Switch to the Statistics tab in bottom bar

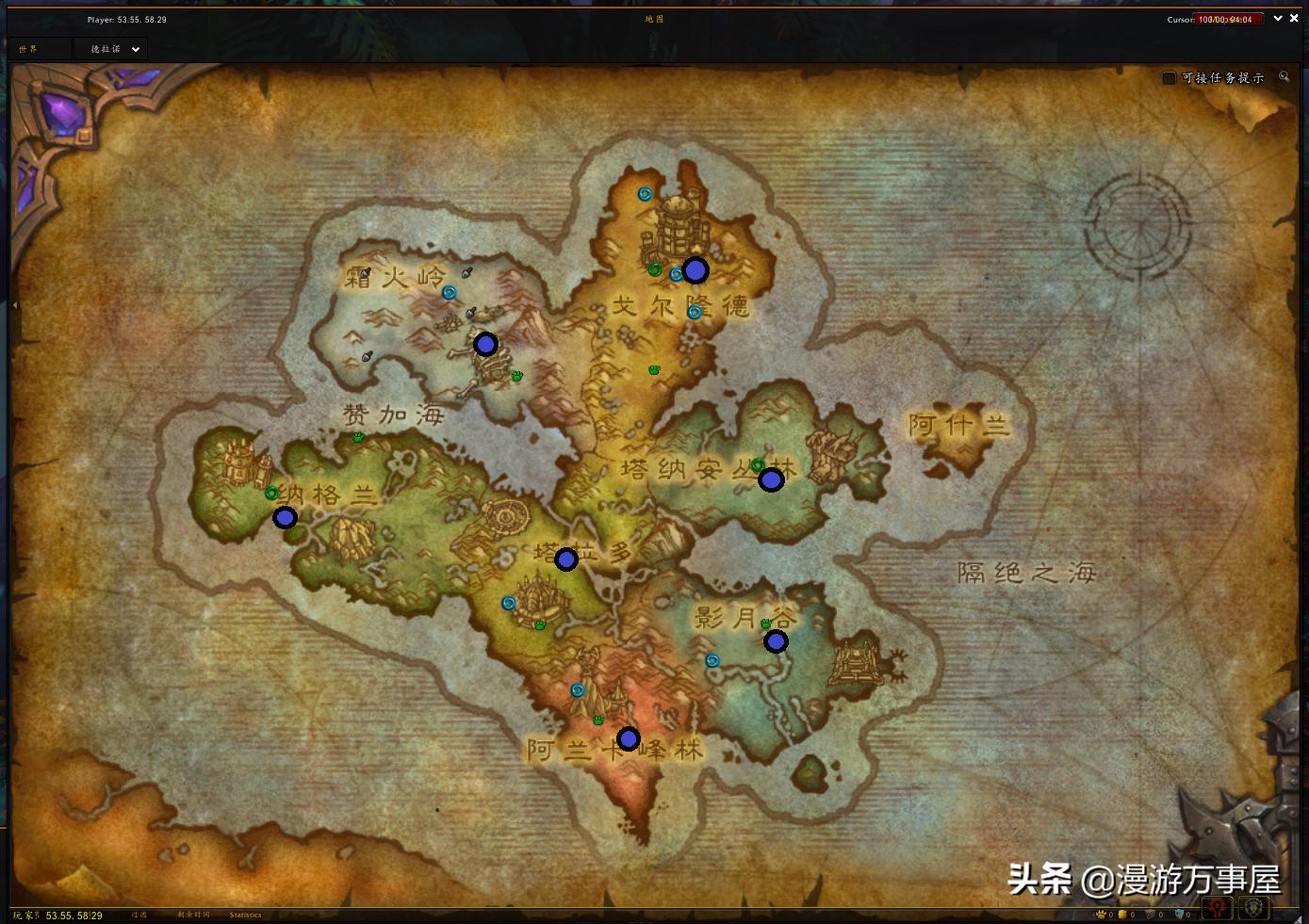click(245, 914)
